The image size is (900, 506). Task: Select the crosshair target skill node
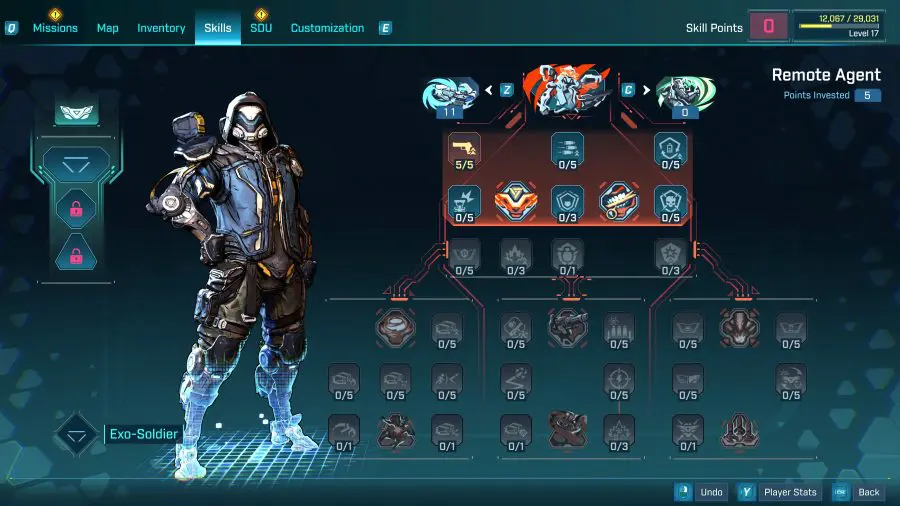click(x=619, y=378)
